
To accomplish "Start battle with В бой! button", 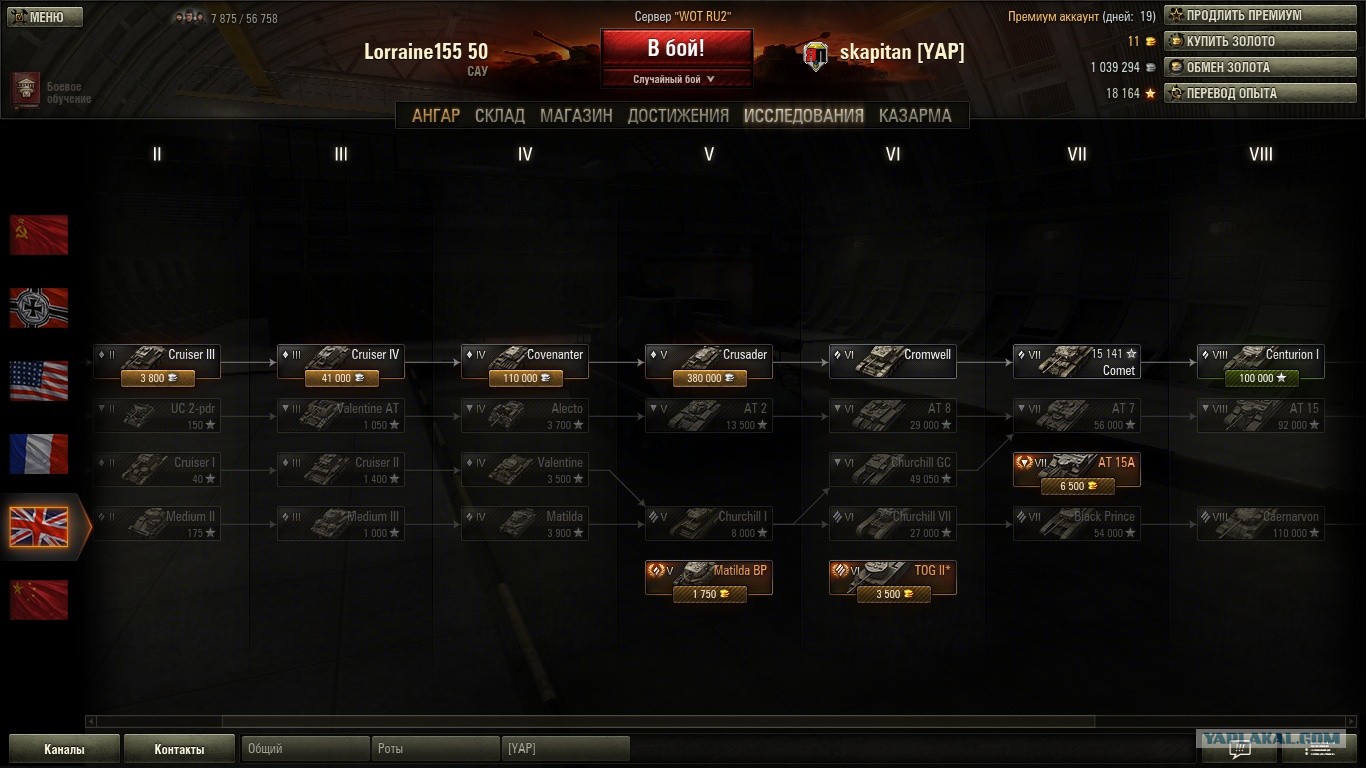I will pos(676,49).
